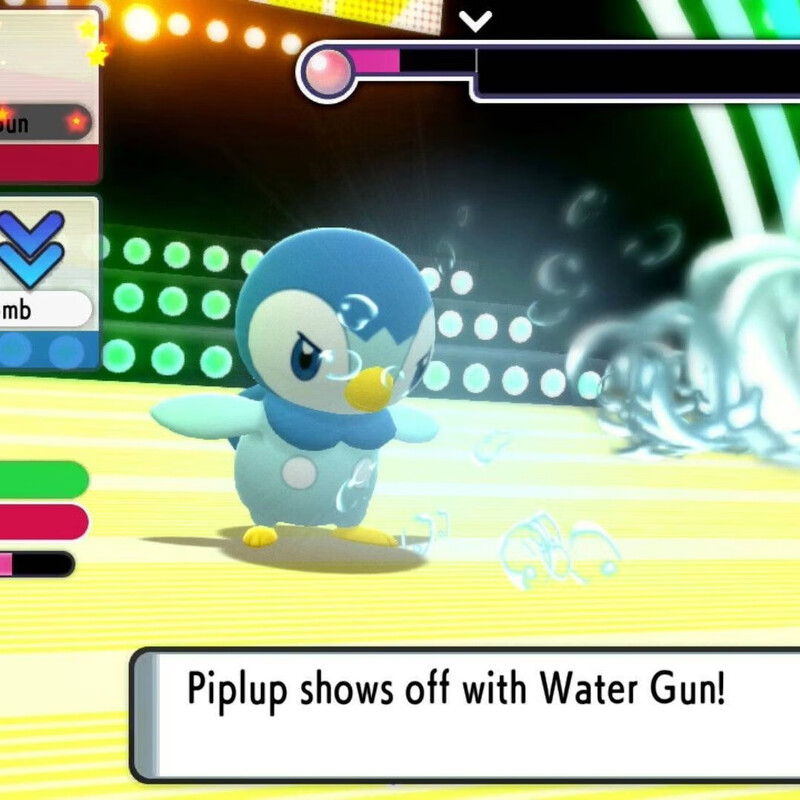Image resolution: width=800 pixels, height=800 pixels.
Task: Advance the Piplup Water Gun message box
Action: [465, 712]
